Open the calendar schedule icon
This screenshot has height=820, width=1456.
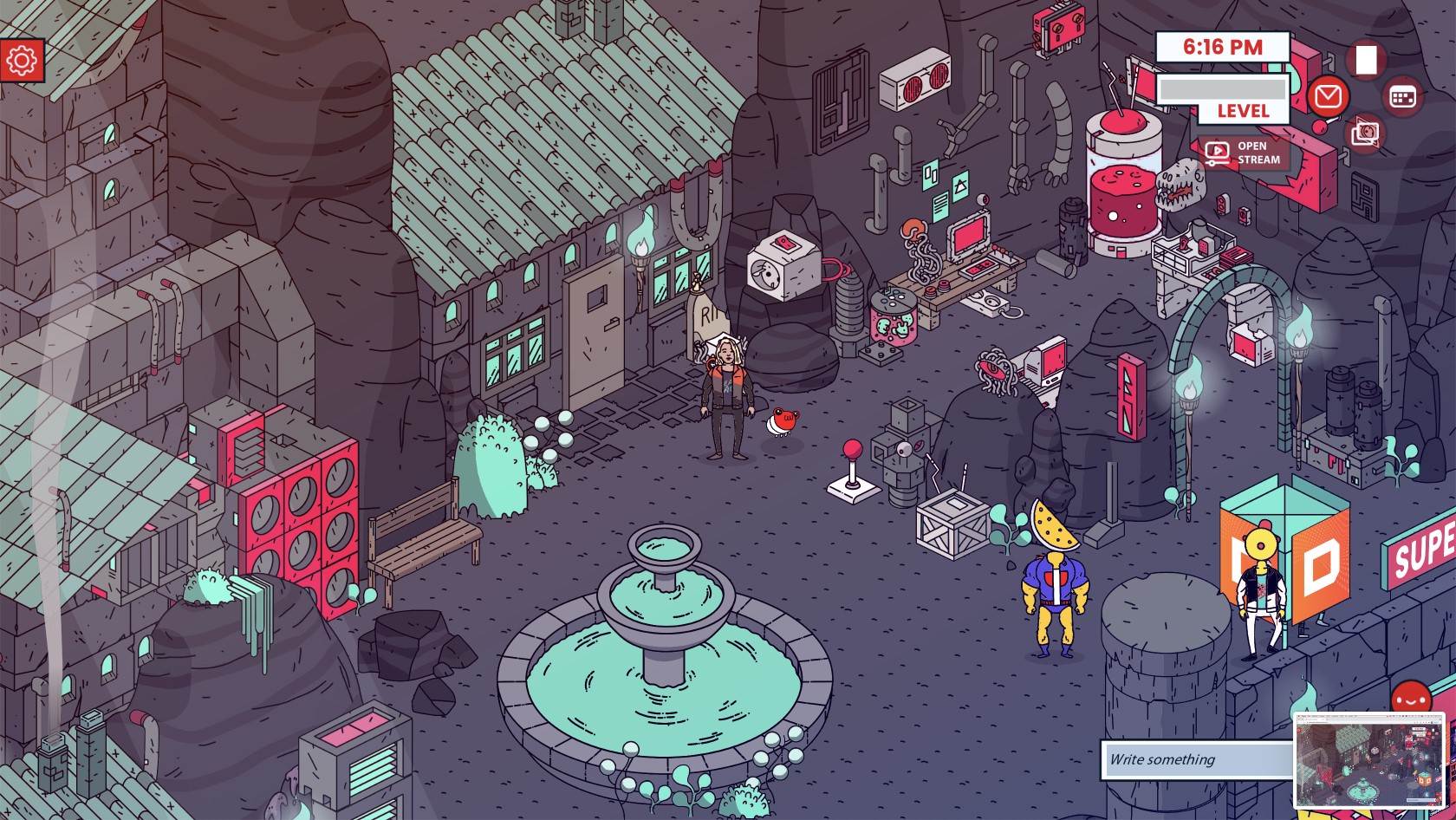click(x=1402, y=96)
